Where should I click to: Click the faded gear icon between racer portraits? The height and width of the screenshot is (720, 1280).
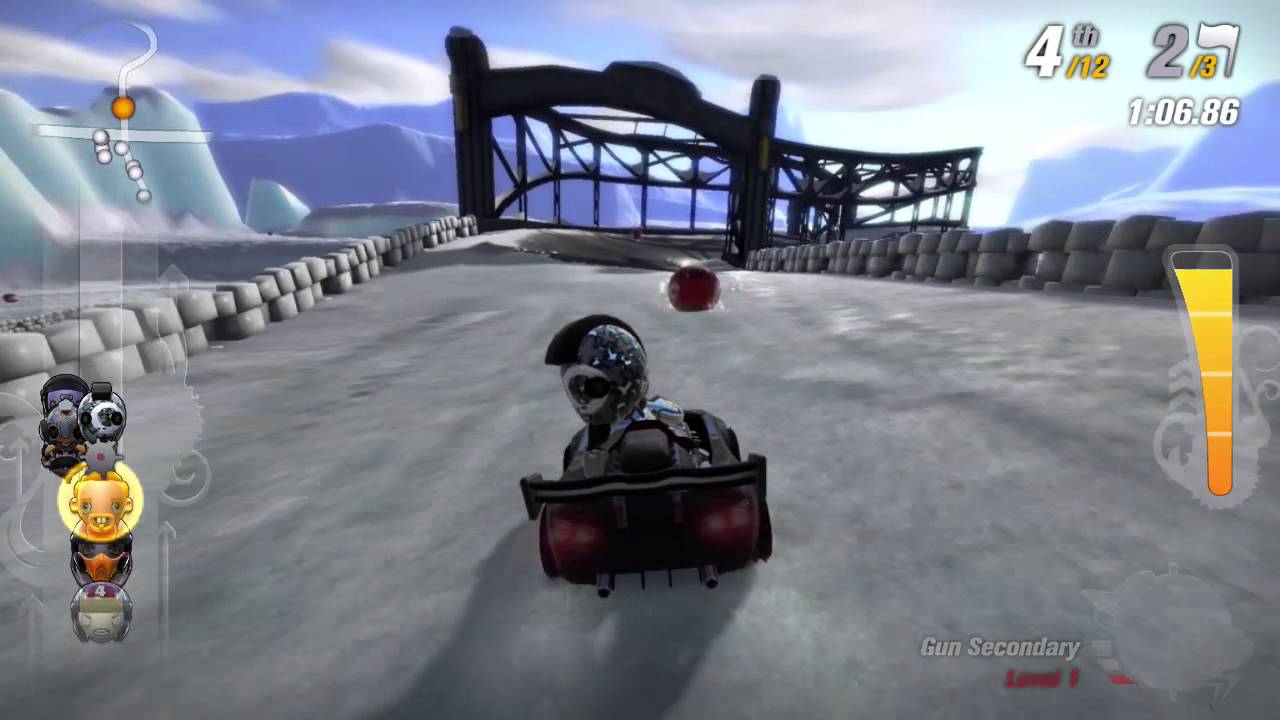(99, 456)
